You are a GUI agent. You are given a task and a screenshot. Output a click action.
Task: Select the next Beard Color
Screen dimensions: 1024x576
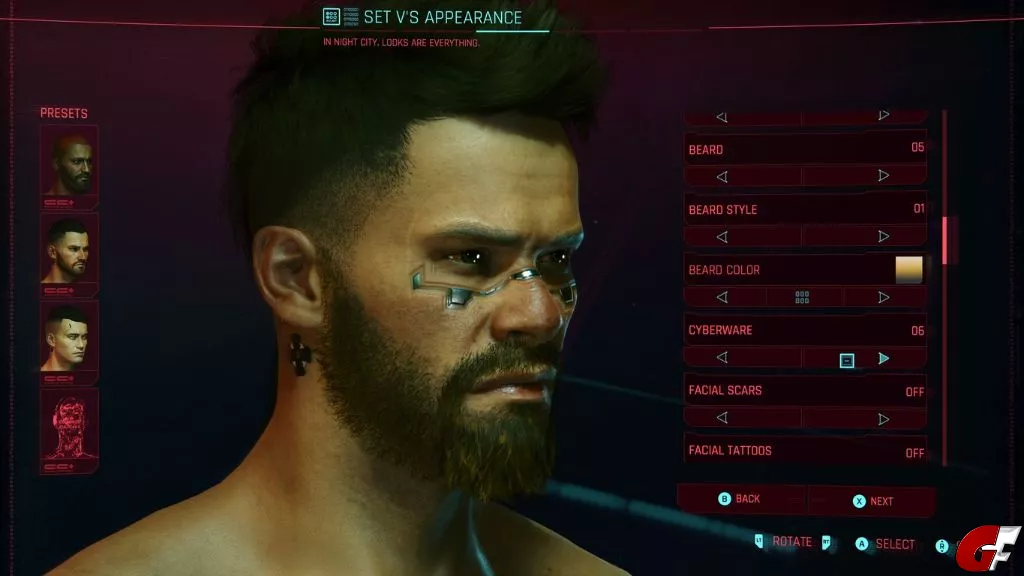coord(883,297)
